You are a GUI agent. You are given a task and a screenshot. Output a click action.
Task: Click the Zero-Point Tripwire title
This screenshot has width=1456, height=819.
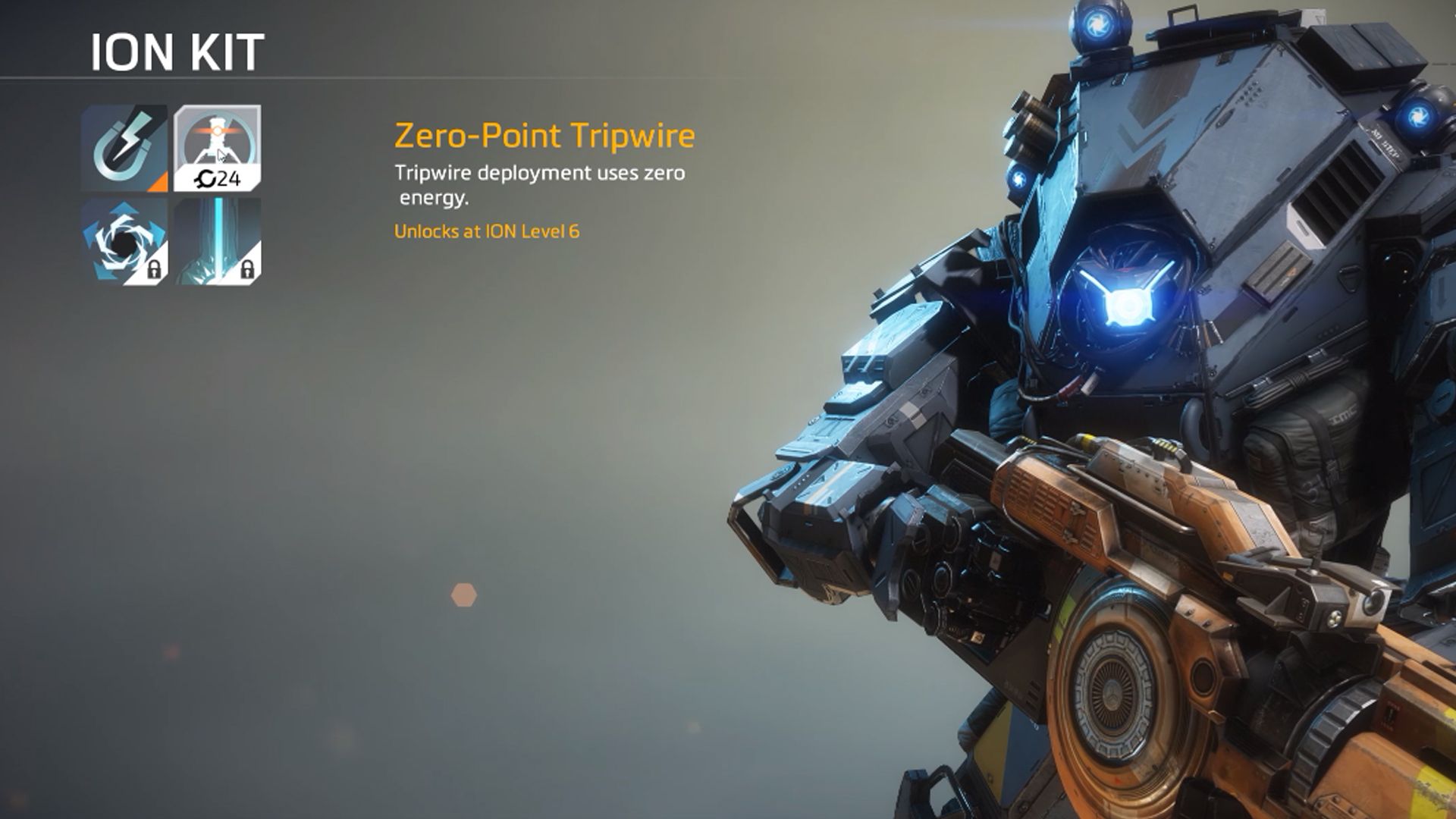(x=543, y=137)
